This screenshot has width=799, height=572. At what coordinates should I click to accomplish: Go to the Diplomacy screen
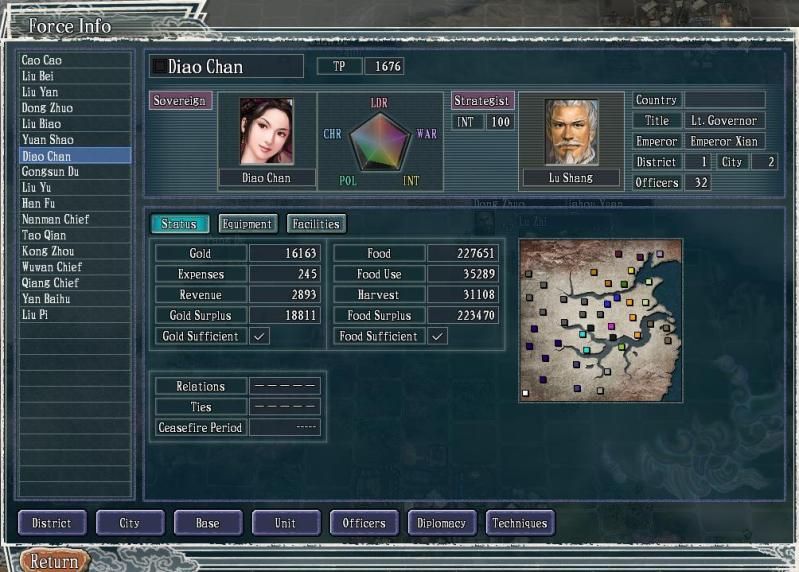(442, 523)
